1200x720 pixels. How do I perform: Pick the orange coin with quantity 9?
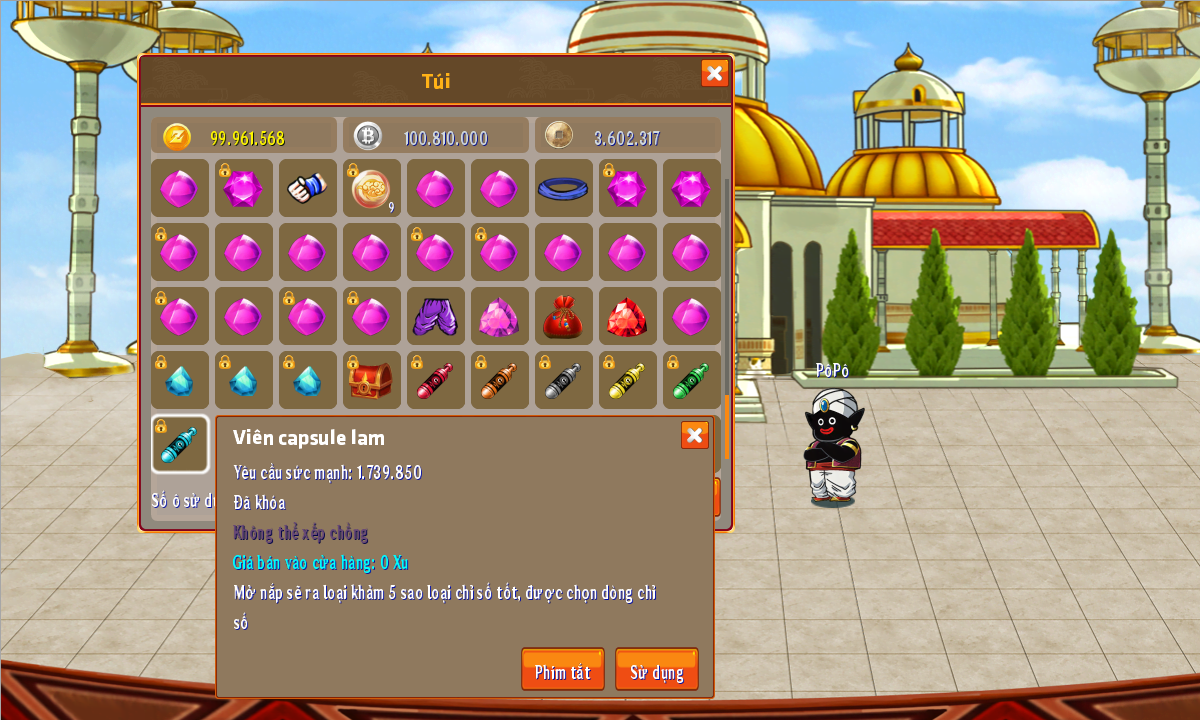pyautogui.click(x=371, y=188)
